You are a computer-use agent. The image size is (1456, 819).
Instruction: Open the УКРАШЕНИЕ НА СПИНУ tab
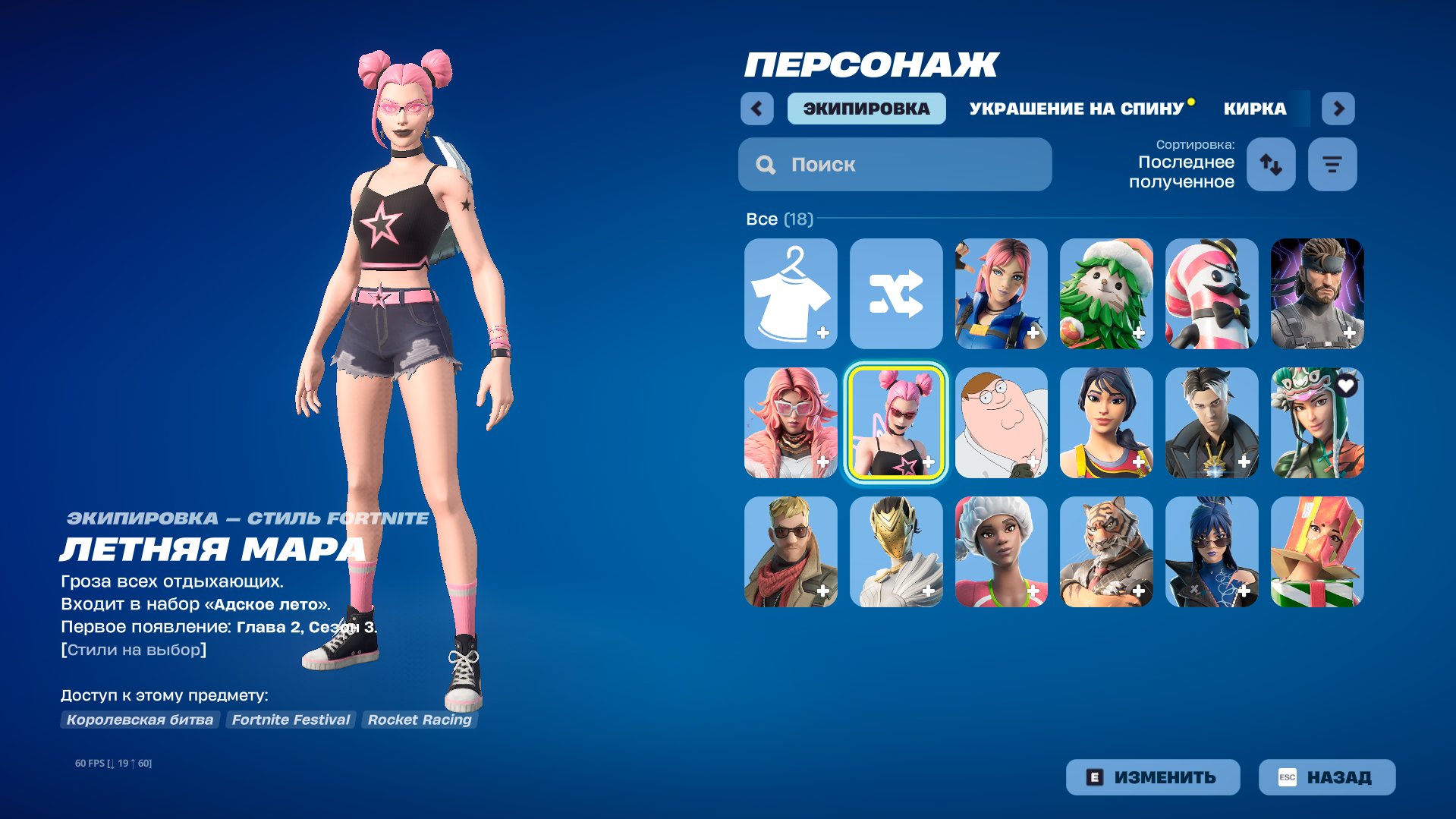[x=1077, y=109]
